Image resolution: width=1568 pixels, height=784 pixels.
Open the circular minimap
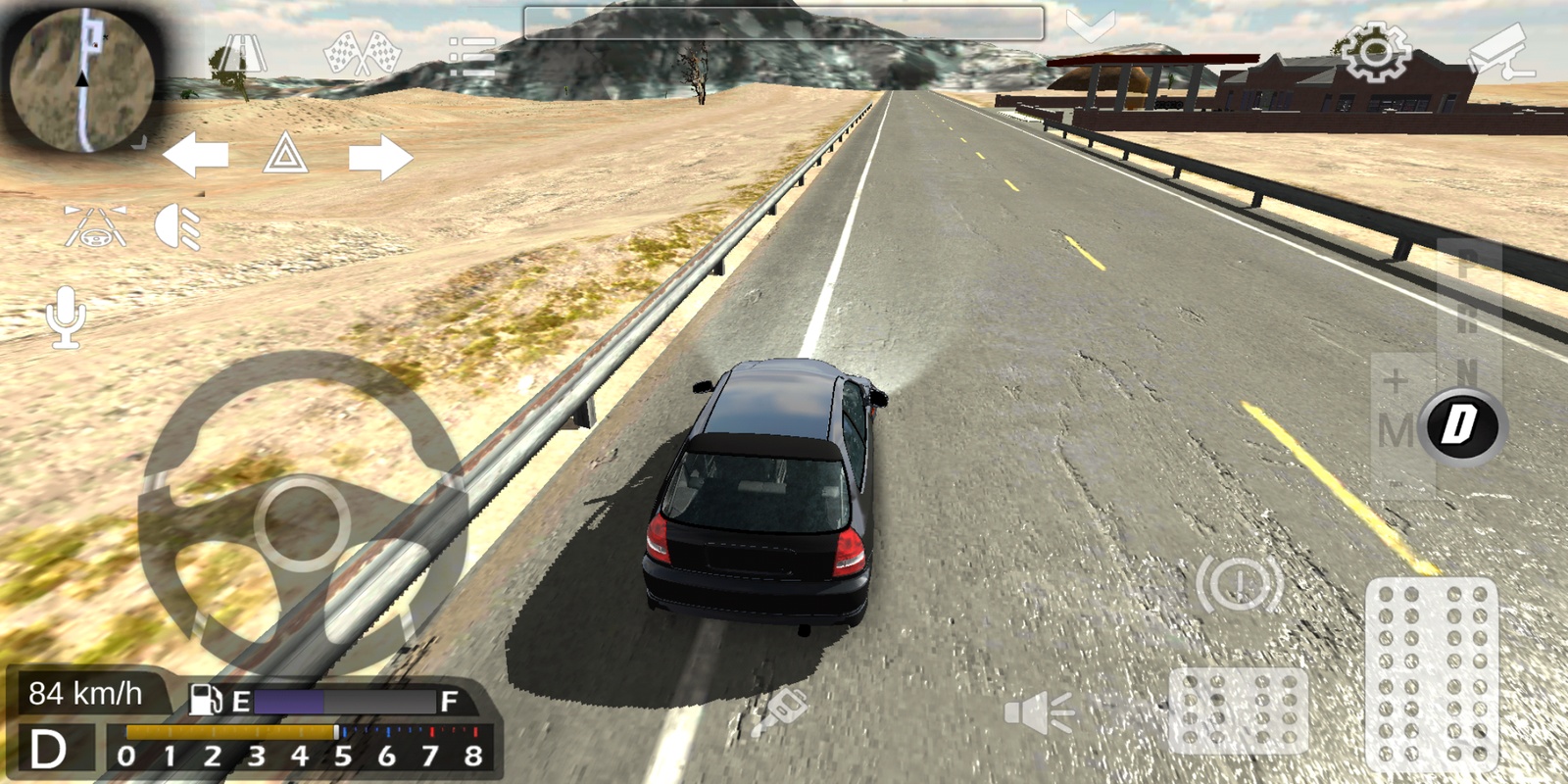tap(80, 80)
